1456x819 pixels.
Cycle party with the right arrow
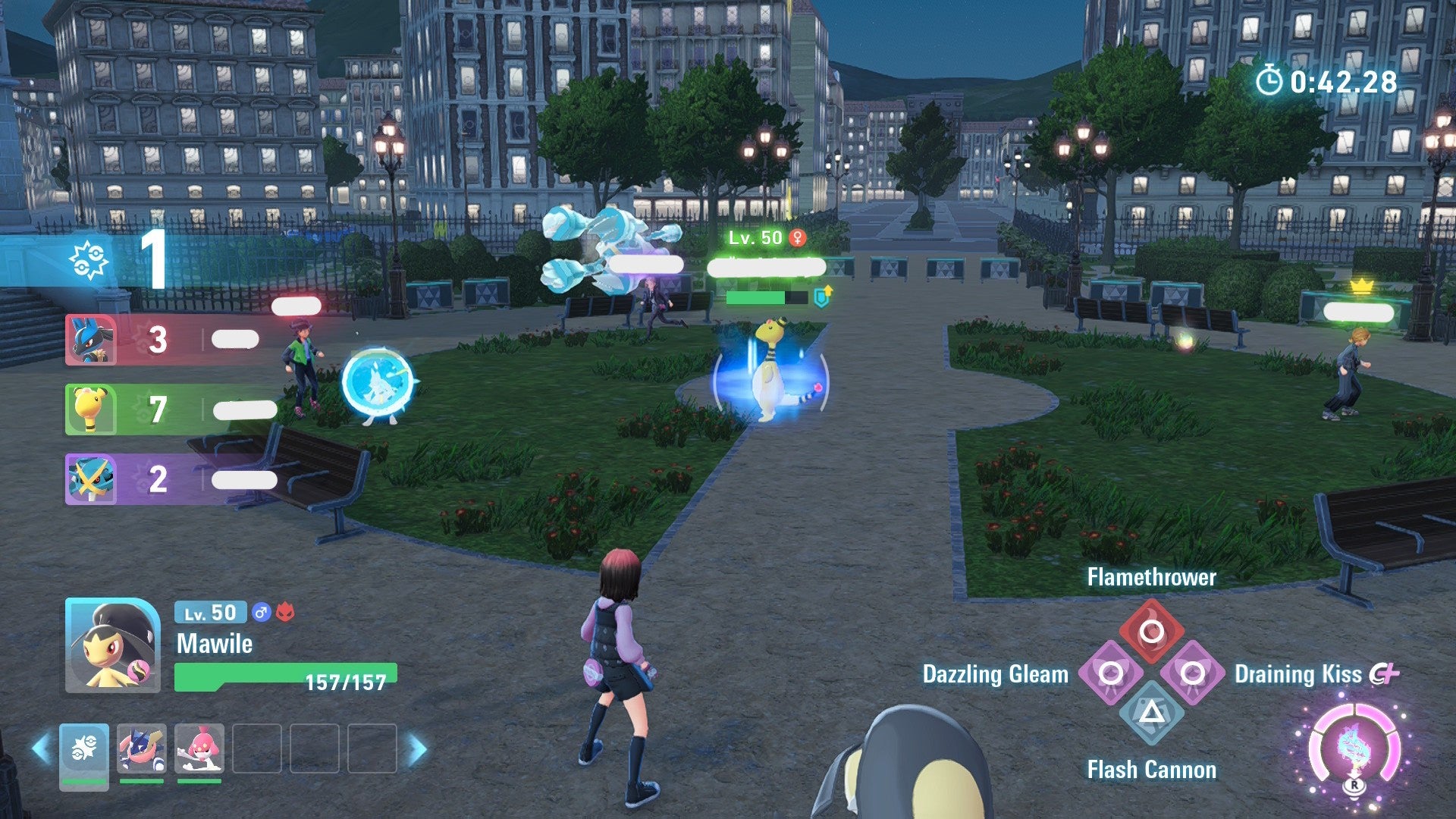[417, 748]
